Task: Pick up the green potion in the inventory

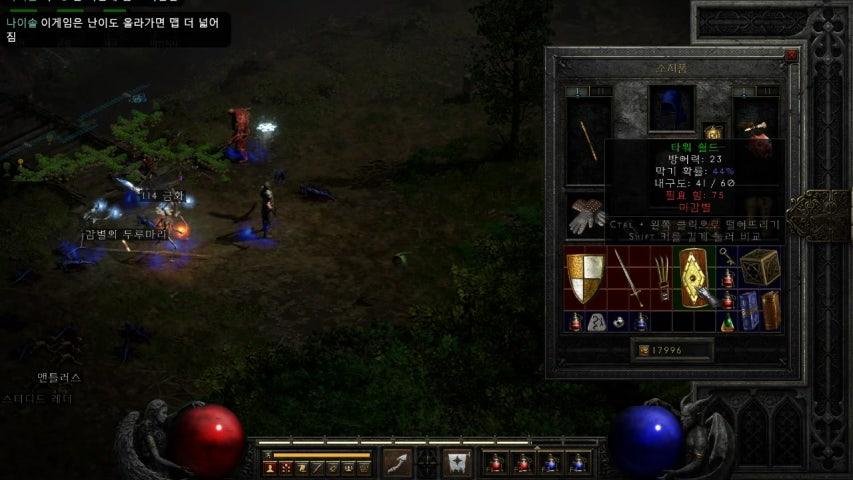Action: coord(729,322)
